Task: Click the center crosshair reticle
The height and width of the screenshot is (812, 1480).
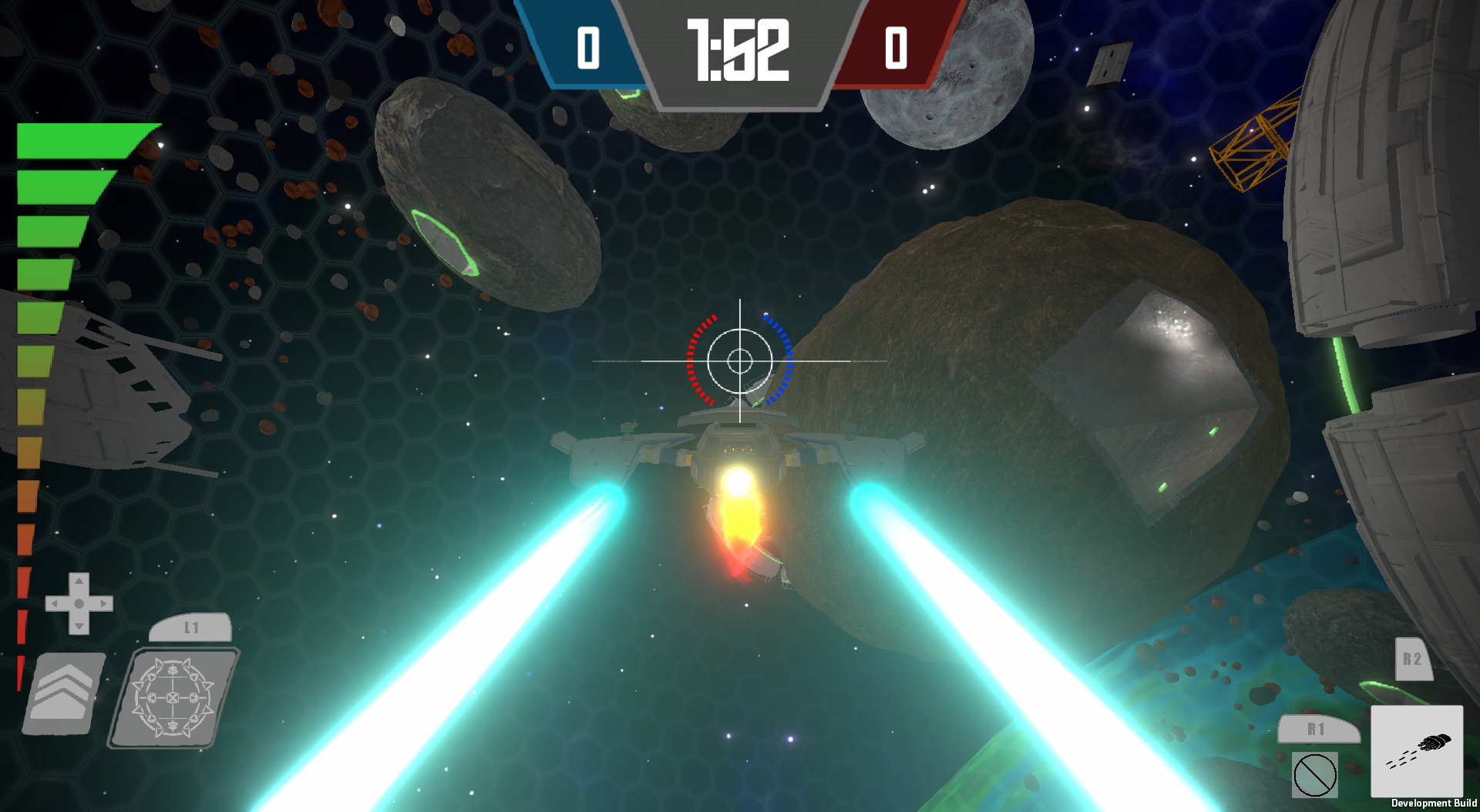Action: pos(740,360)
